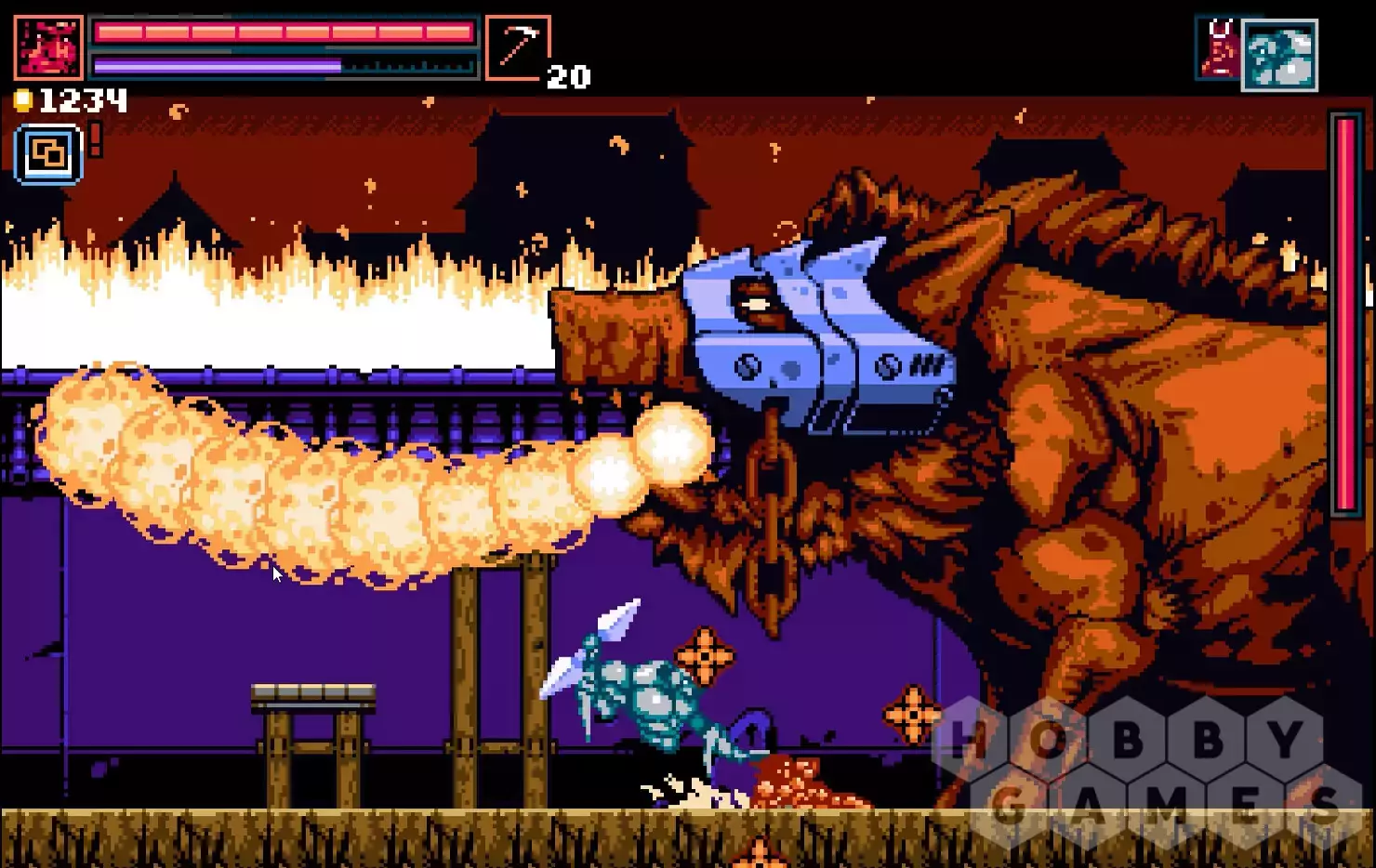The height and width of the screenshot is (868, 1376).
Task: Click the red player portrait
Action: [48, 46]
